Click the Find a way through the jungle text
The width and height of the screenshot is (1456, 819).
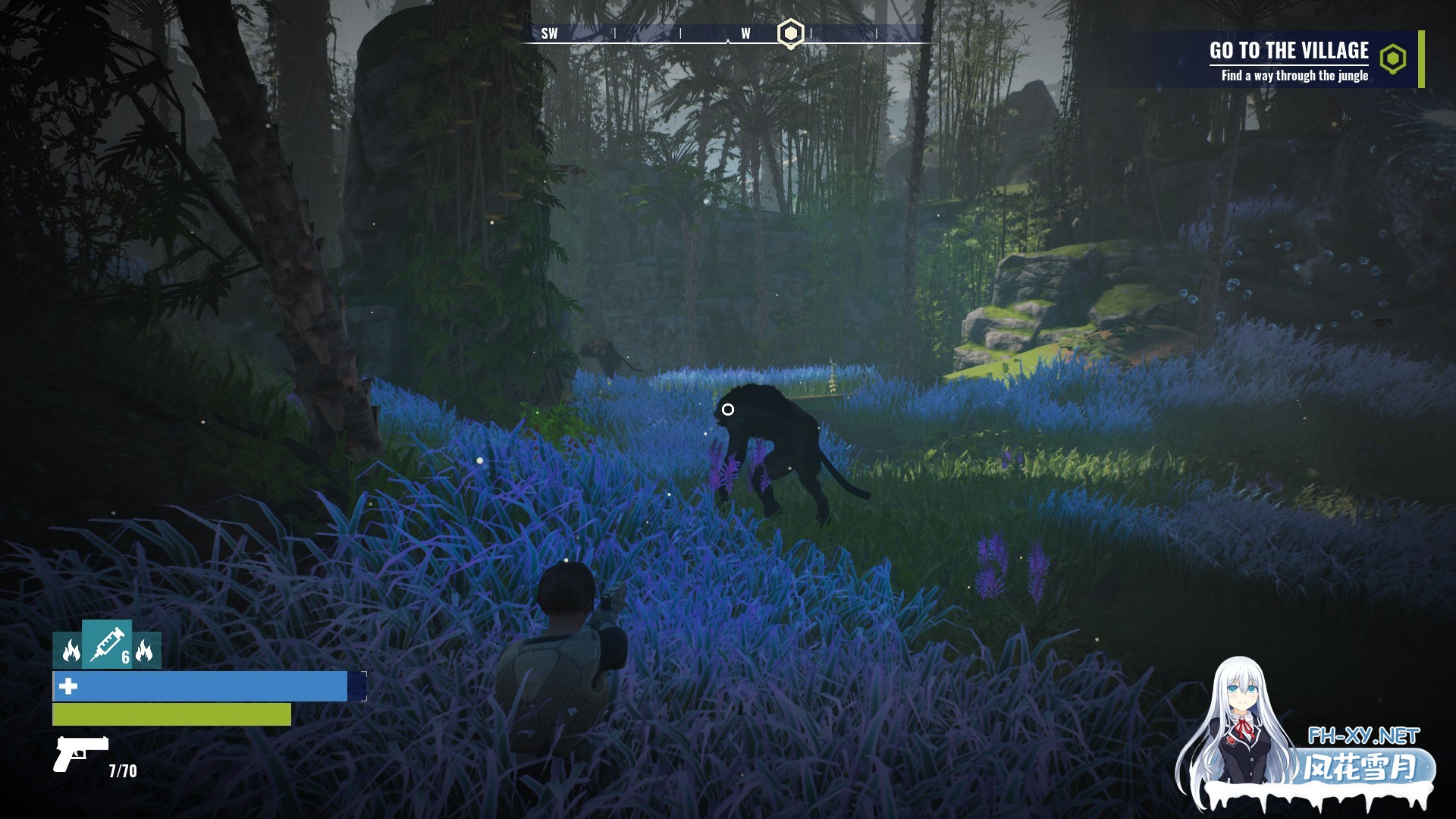1295,76
